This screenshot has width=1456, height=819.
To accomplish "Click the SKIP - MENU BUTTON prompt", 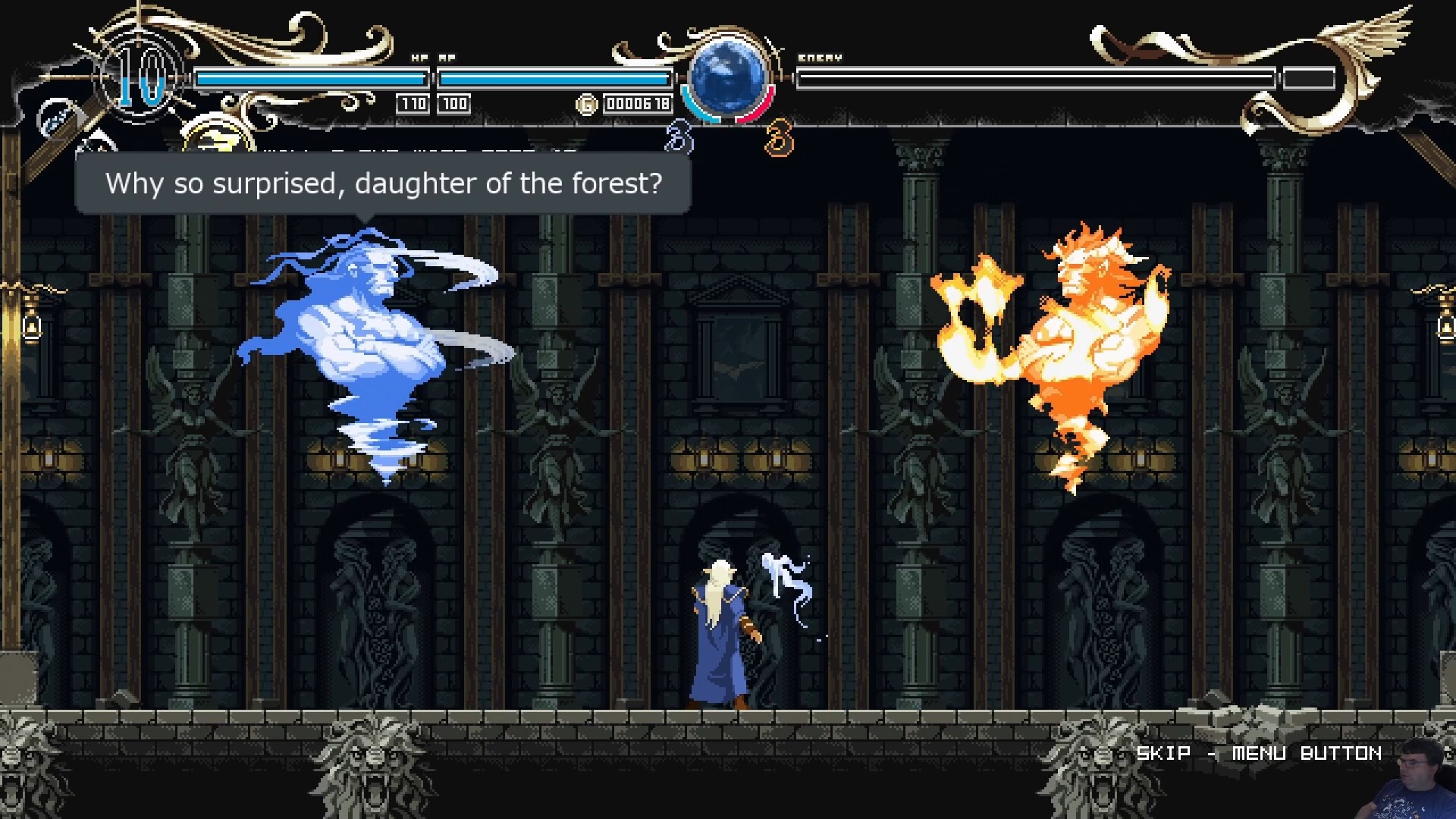I will (1259, 753).
